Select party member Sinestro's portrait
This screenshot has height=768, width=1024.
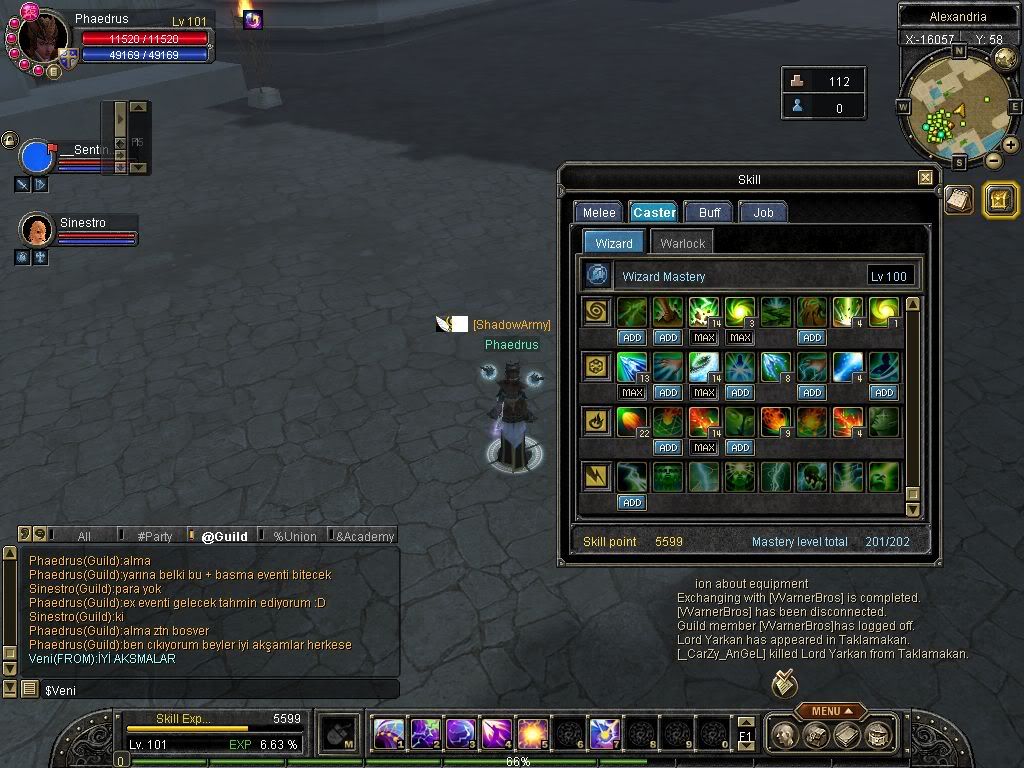(37, 230)
